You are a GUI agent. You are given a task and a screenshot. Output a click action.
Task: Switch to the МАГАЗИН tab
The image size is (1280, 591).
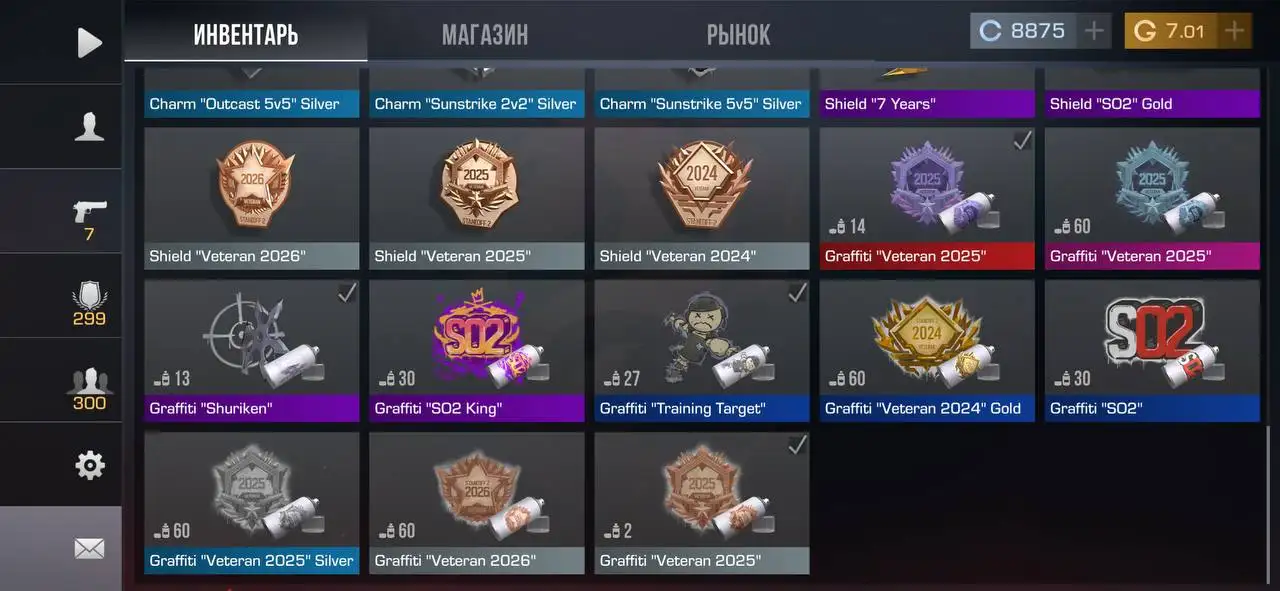click(485, 36)
